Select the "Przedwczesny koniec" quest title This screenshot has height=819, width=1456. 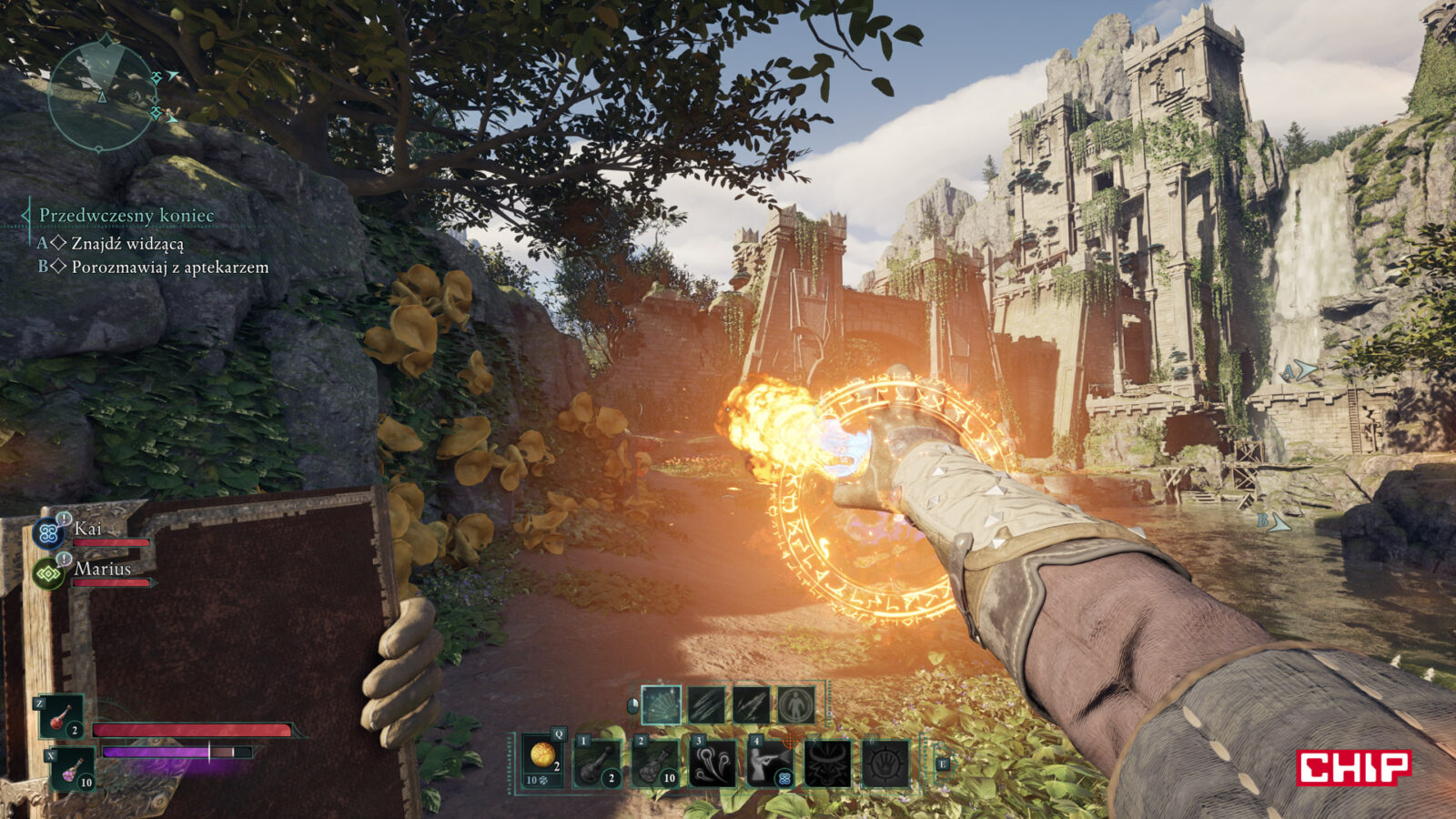tap(126, 216)
